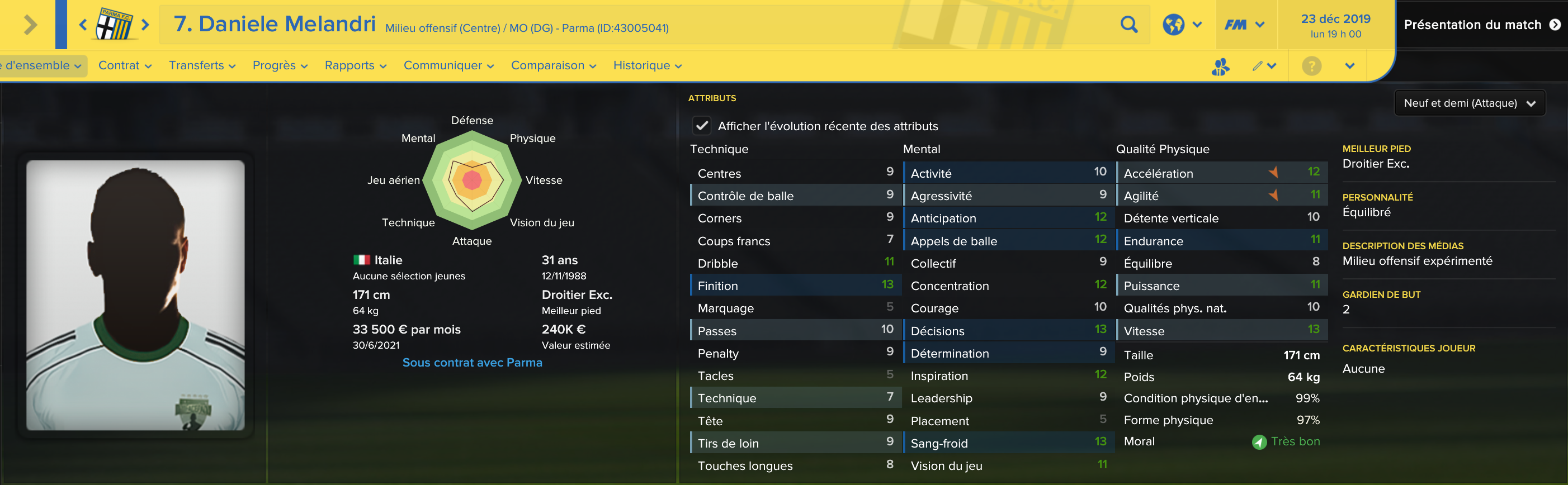Open the Rapports menu

tap(356, 66)
